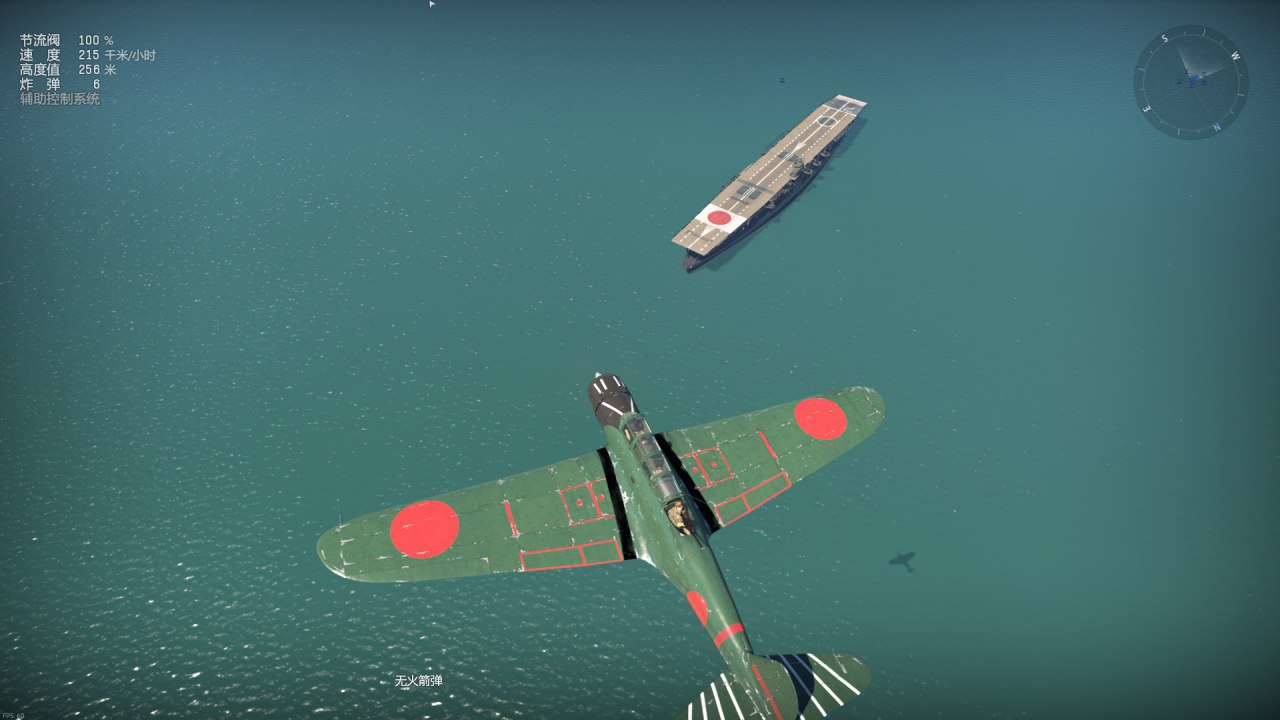Click the circular compass minimap
Viewport: 1280px width, 720px height.
[1190, 82]
